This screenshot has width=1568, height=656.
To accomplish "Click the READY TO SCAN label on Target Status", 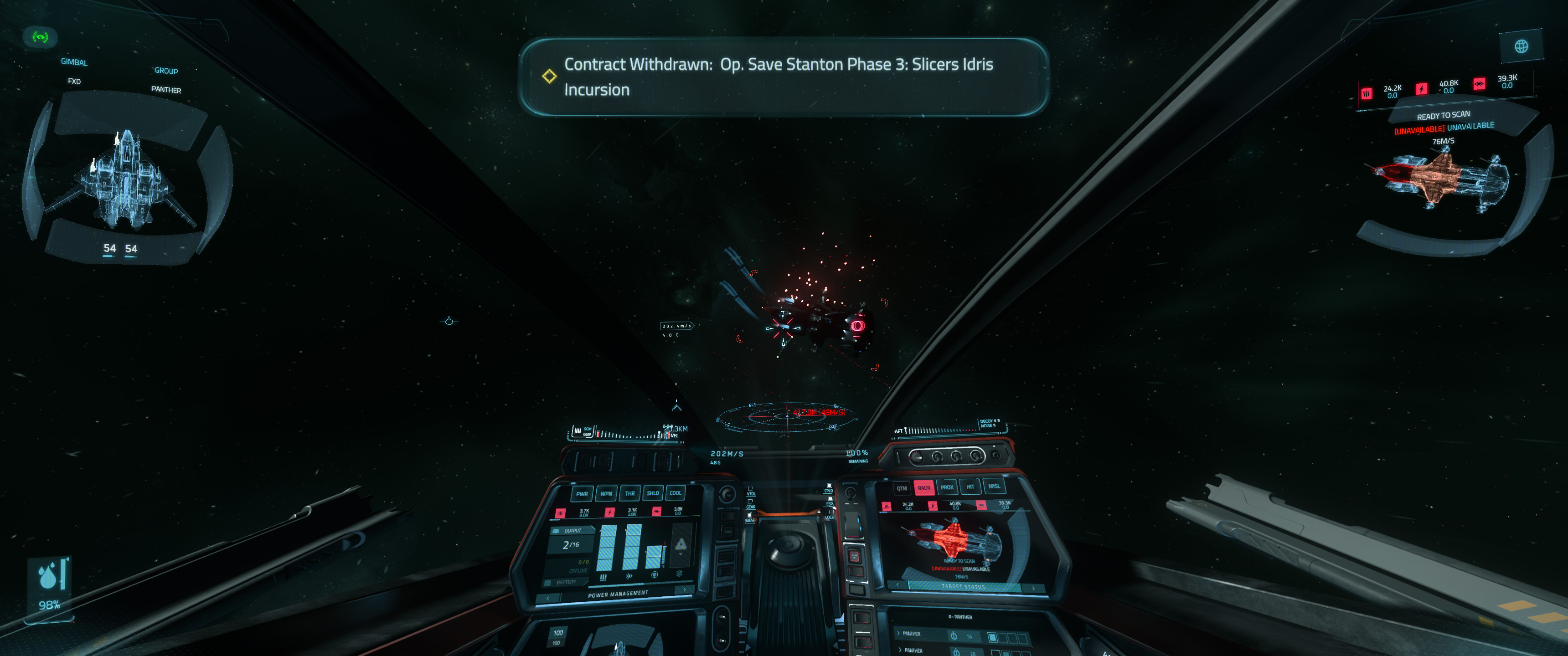I will 960,562.
